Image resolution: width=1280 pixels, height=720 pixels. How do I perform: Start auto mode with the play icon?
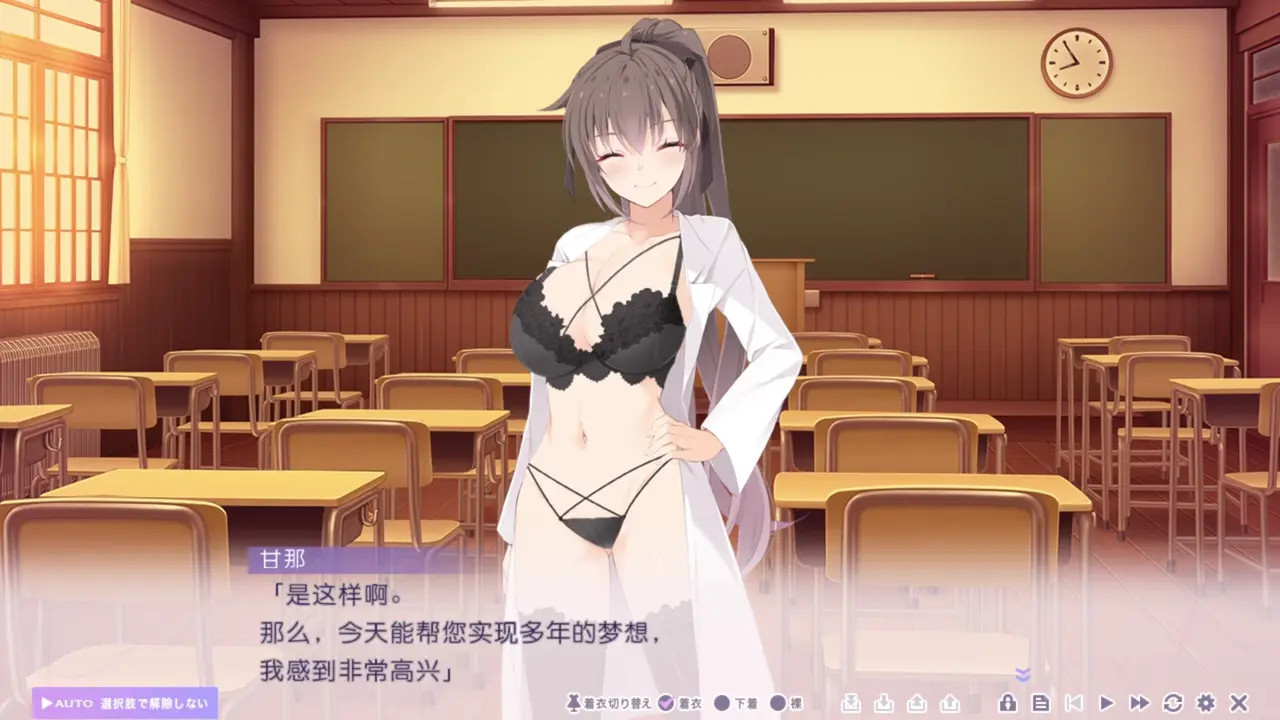1106,703
